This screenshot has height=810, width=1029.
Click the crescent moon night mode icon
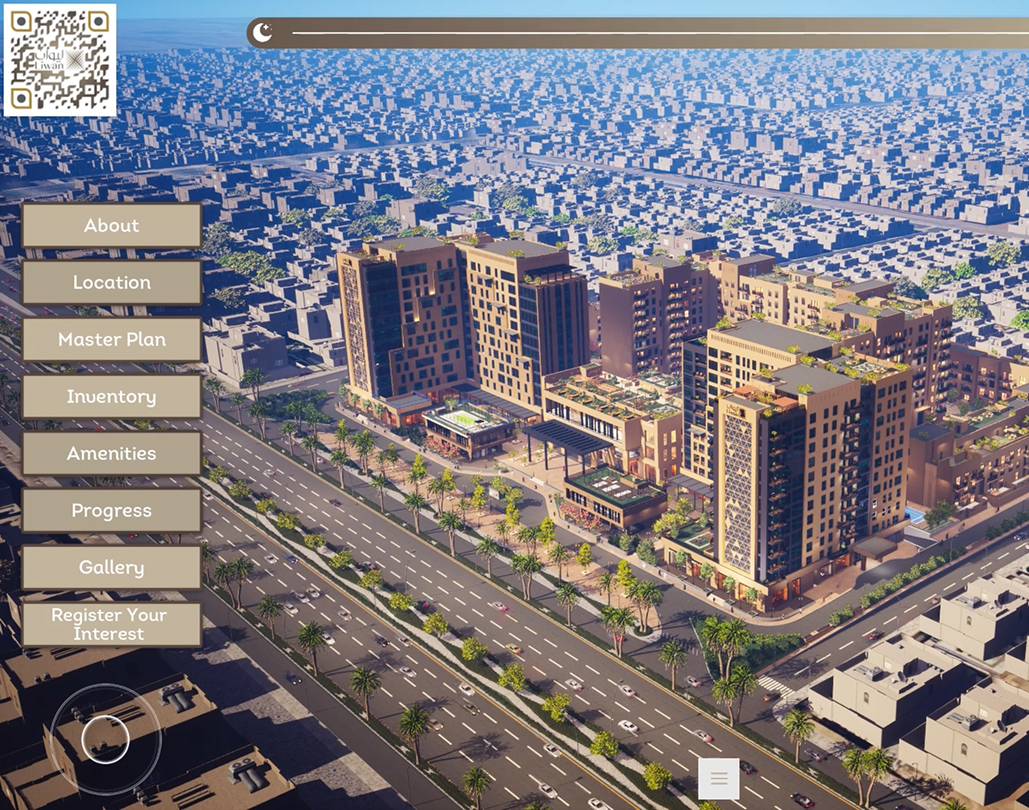point(262,33)
